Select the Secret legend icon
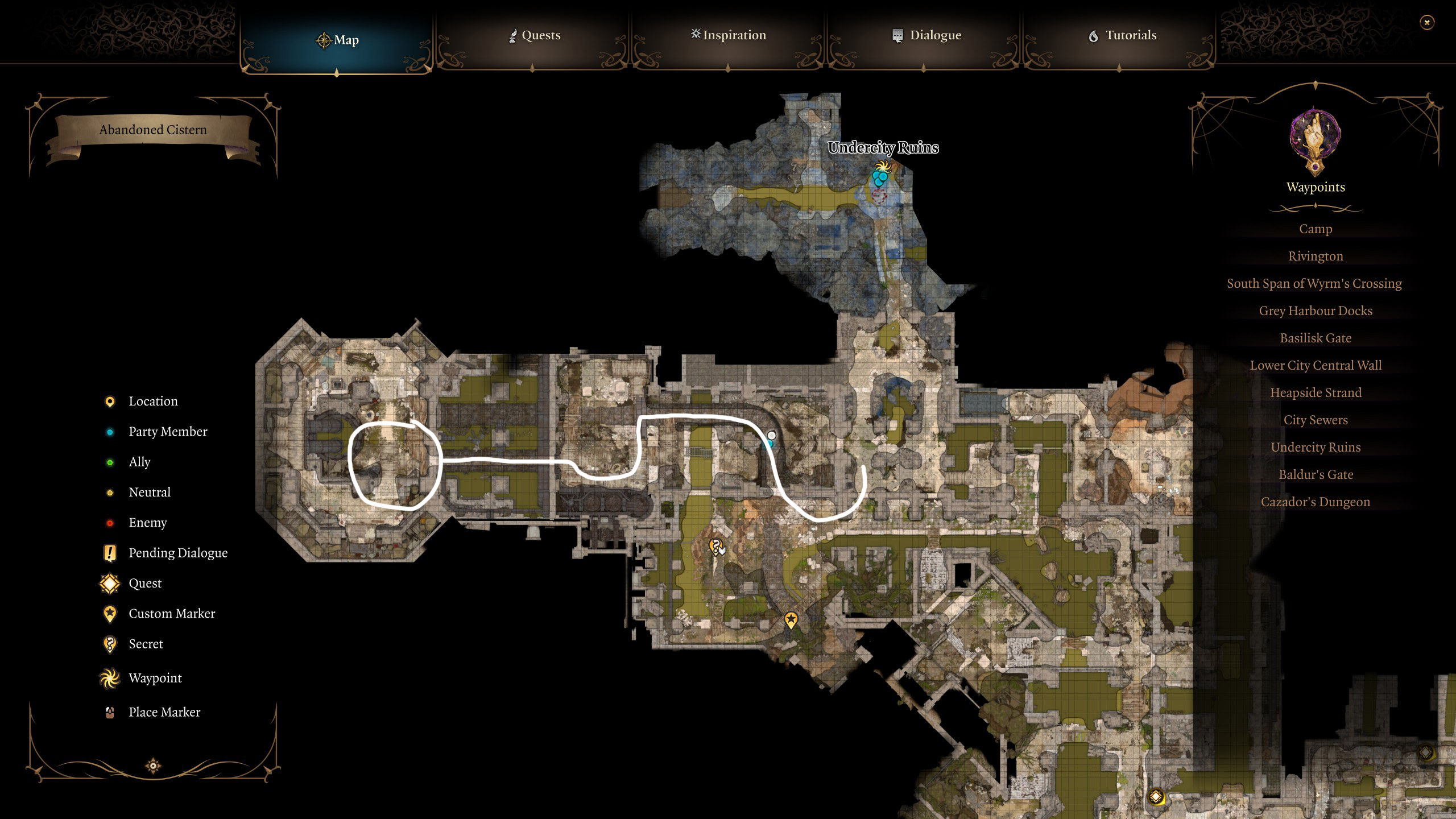The height and width of the screenshot is (819, 1456). [x=109, y=644]
